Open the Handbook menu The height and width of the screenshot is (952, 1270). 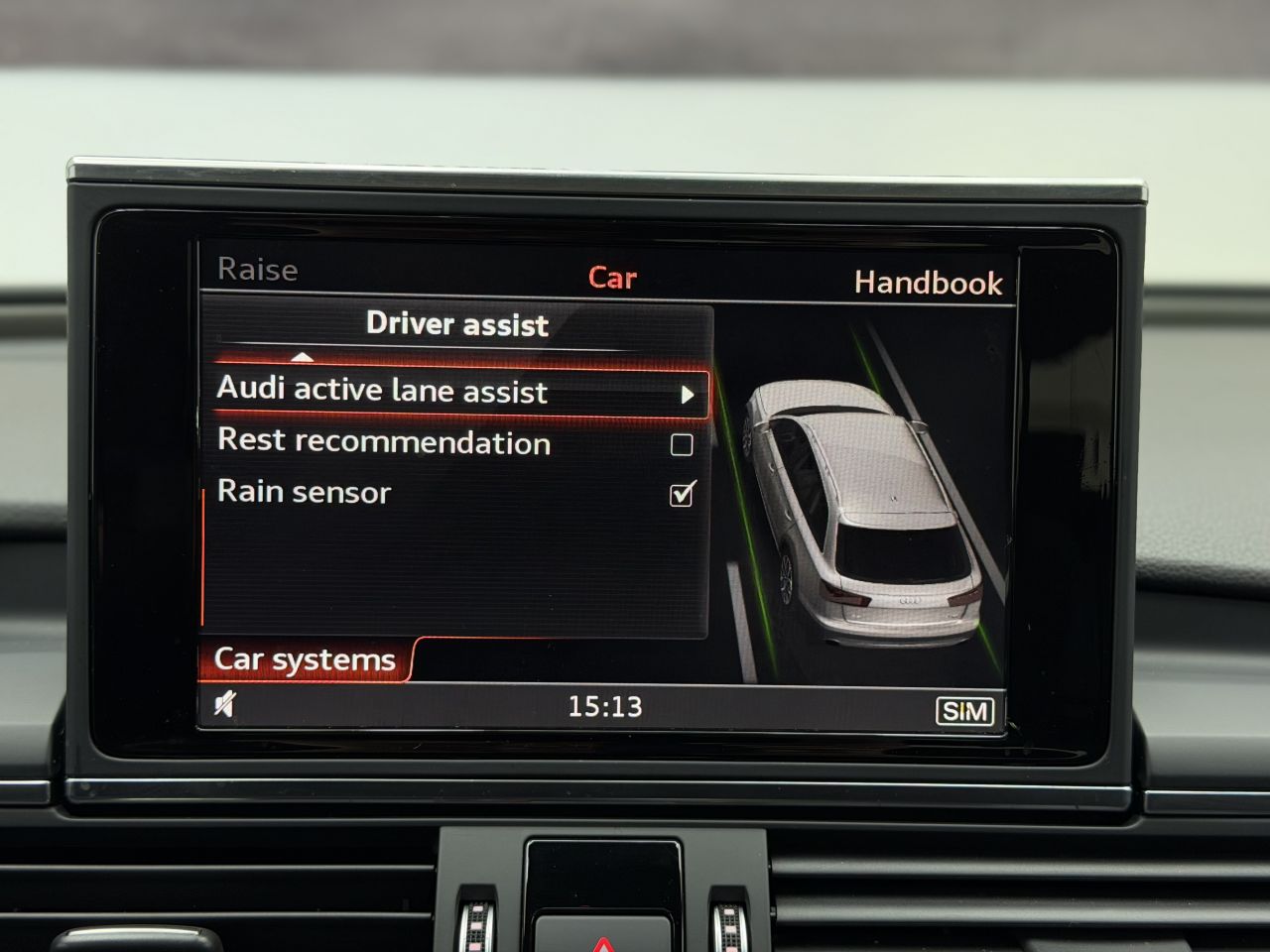929,283
